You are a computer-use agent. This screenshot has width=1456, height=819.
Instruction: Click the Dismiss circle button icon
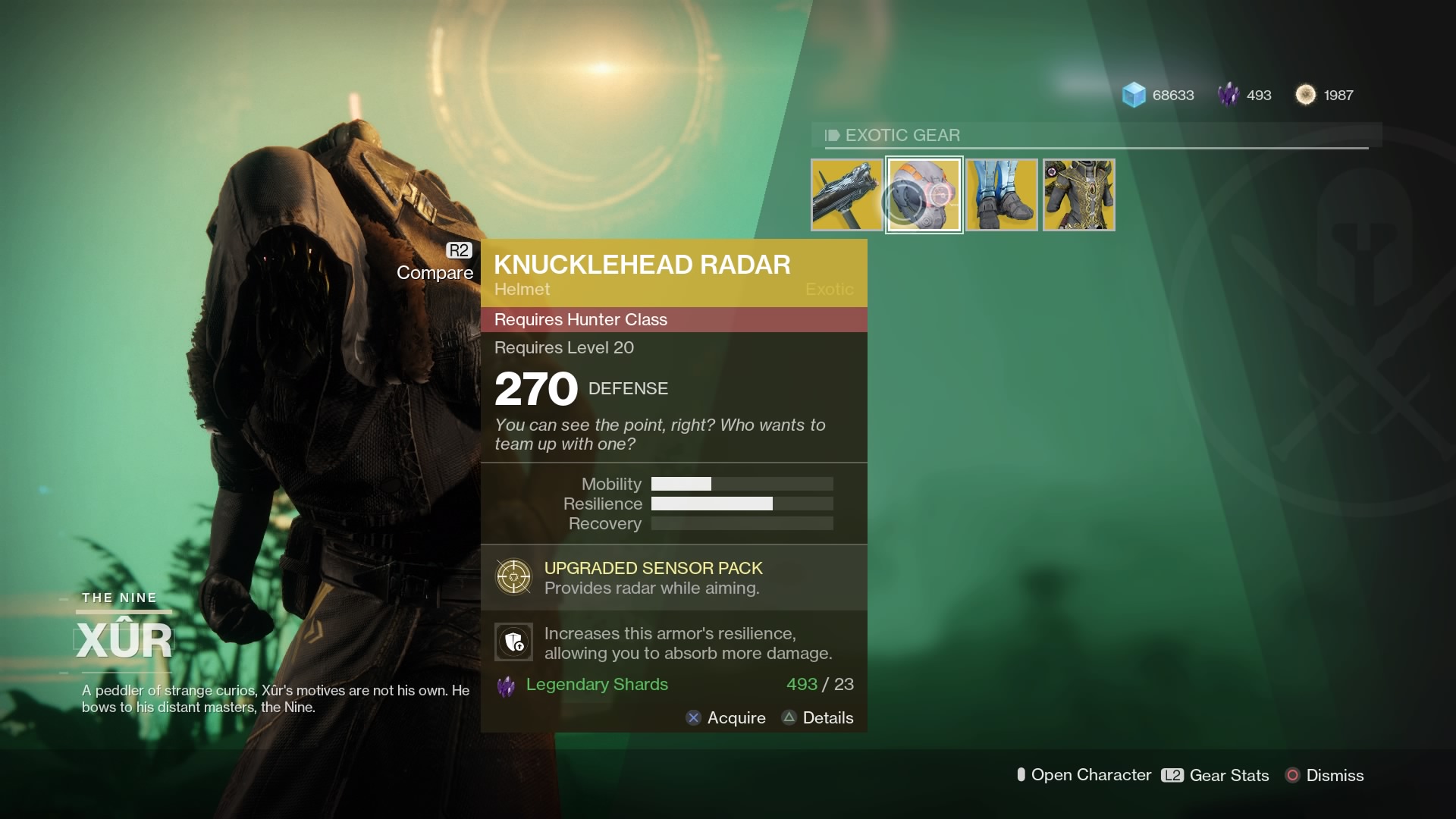(x=1292, y=776)
